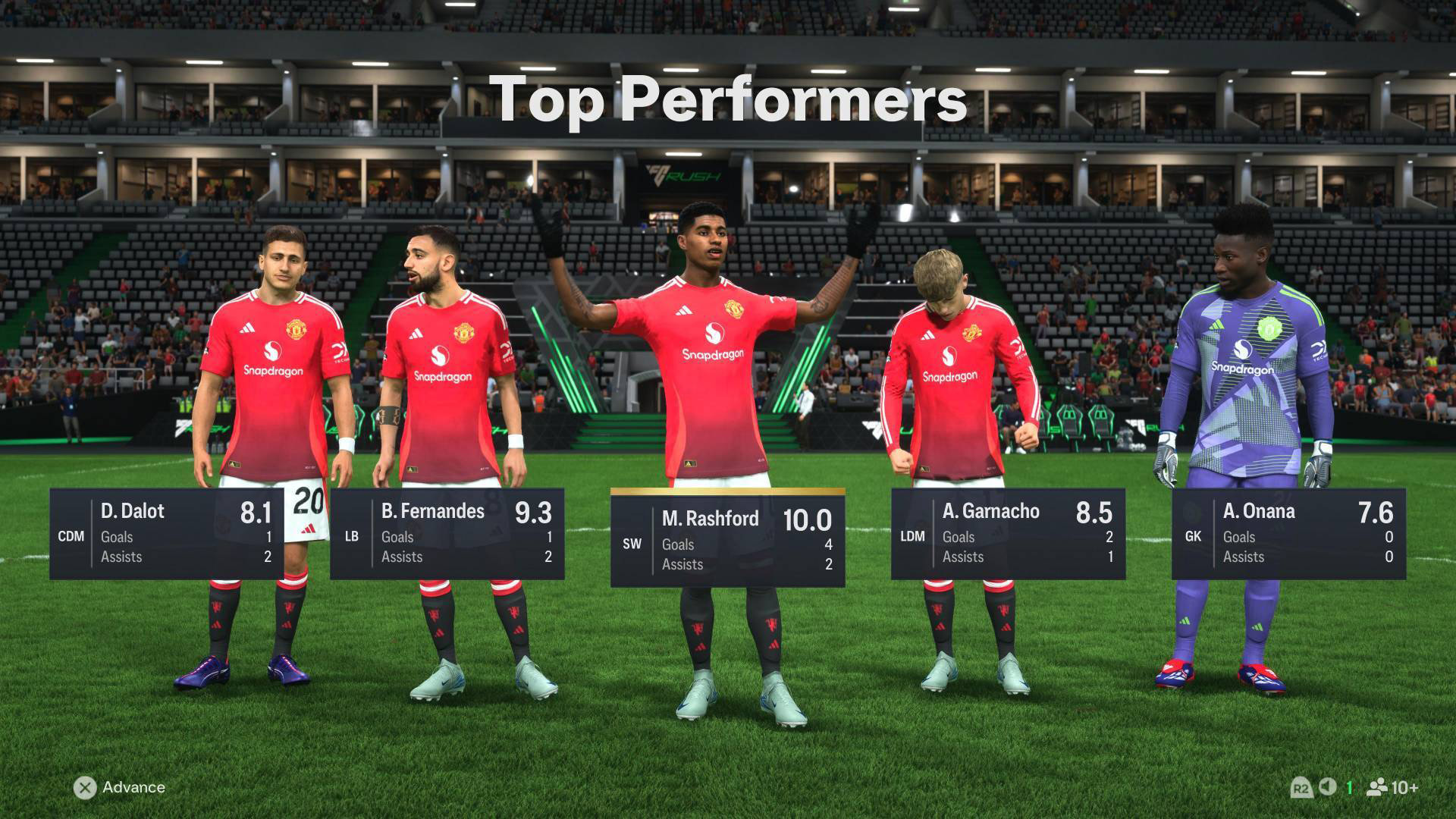The width and height of the screenshot is (1456, 819).
Task: Choose the B. Fernandes stats card
Action: click(447, 534)
